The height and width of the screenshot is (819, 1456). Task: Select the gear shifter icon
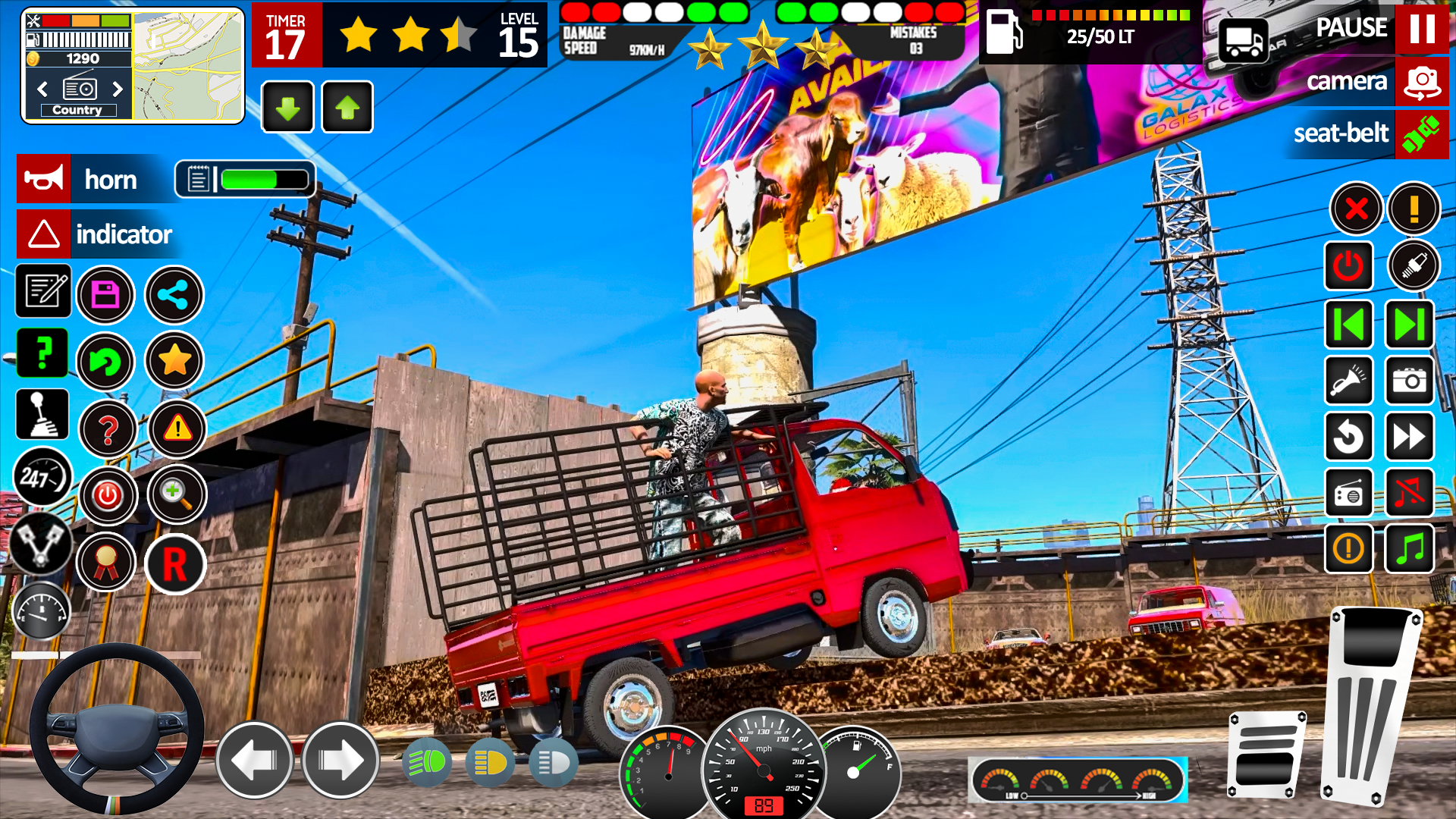[x=43, y=414]
